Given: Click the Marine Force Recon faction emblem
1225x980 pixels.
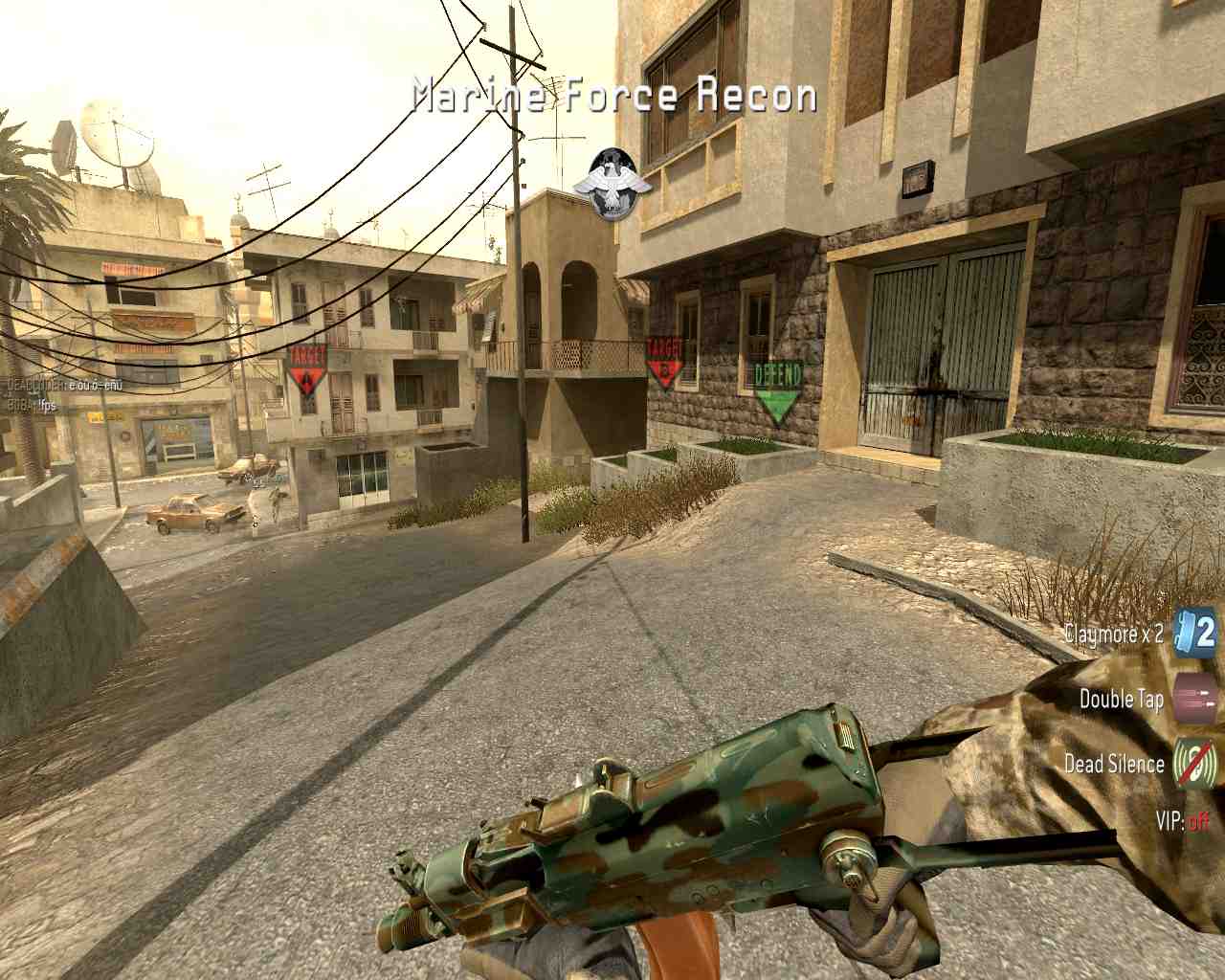Looking at the screenshot, I should pyautogui.click(x=612, y=184).
